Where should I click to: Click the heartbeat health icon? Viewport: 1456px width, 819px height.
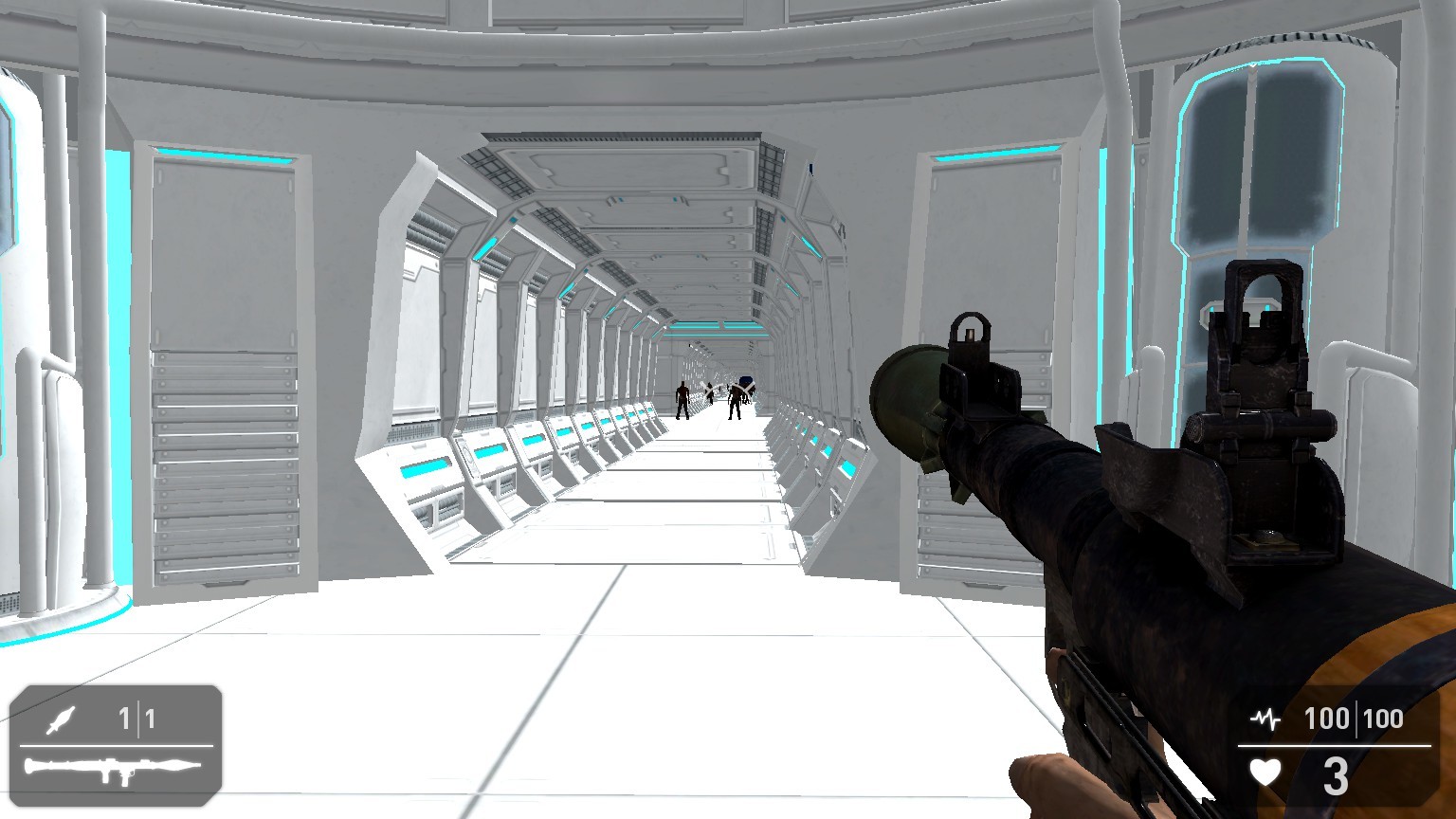pos(1264,719)
